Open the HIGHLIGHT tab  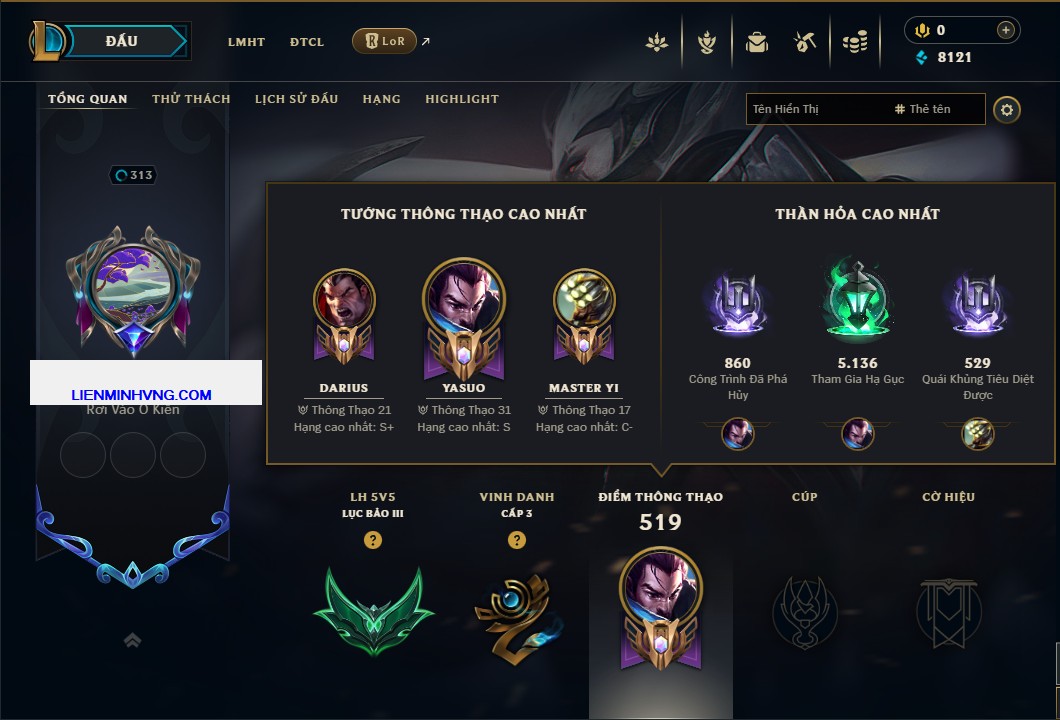tap(462, 99)
